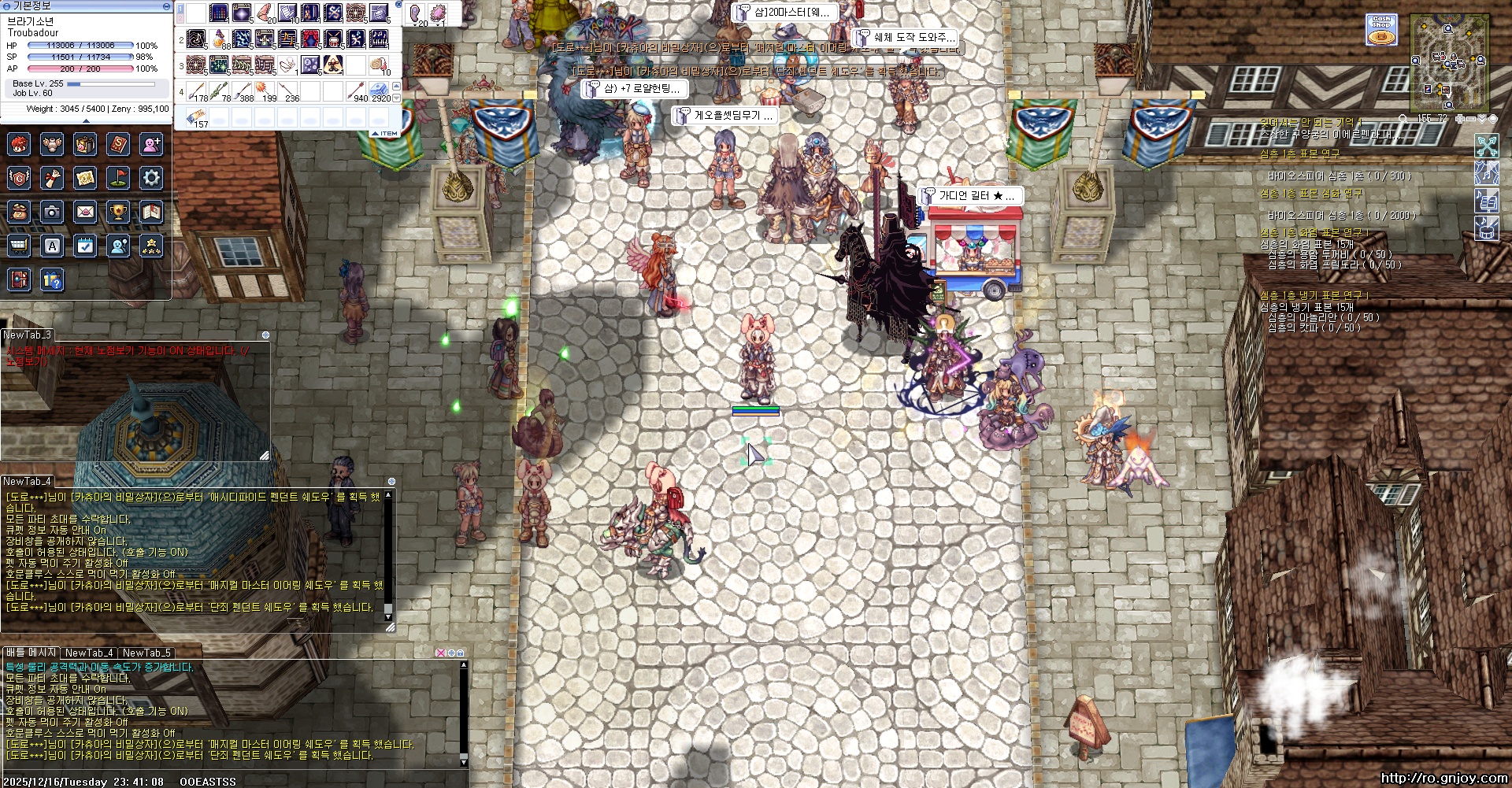
Task: Switch to the NewTab_5 chat tab
Action: click(146, 653)
